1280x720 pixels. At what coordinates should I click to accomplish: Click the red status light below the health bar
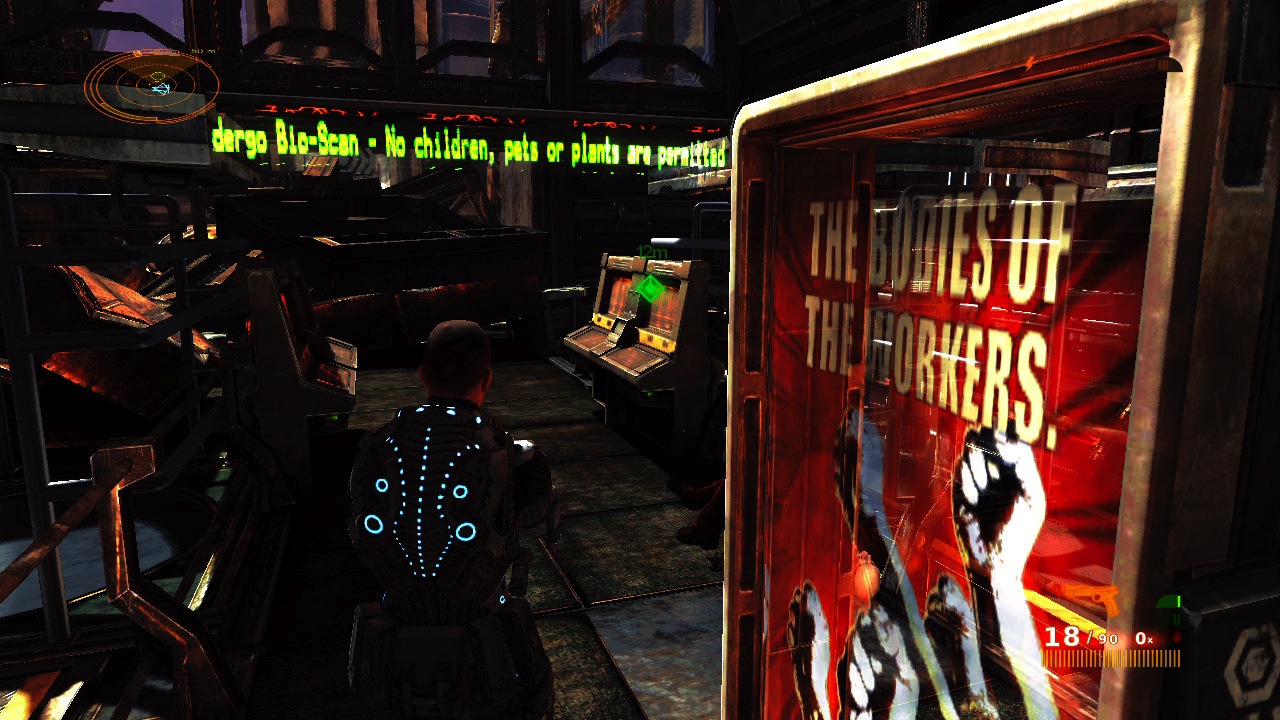tap(1177, 636)
